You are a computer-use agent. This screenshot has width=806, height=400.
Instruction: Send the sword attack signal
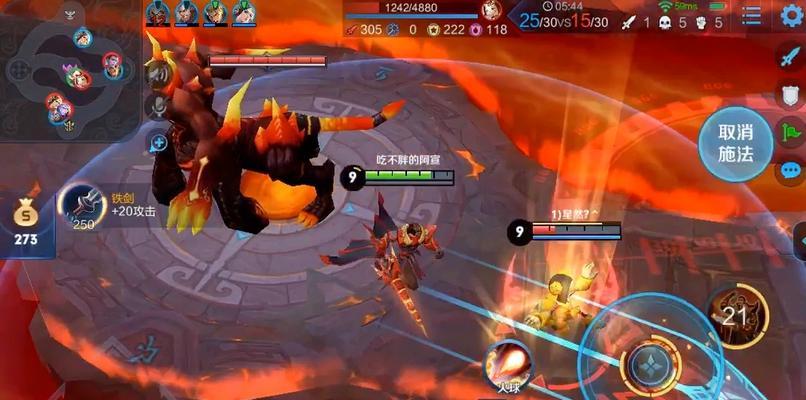(790, 57)
